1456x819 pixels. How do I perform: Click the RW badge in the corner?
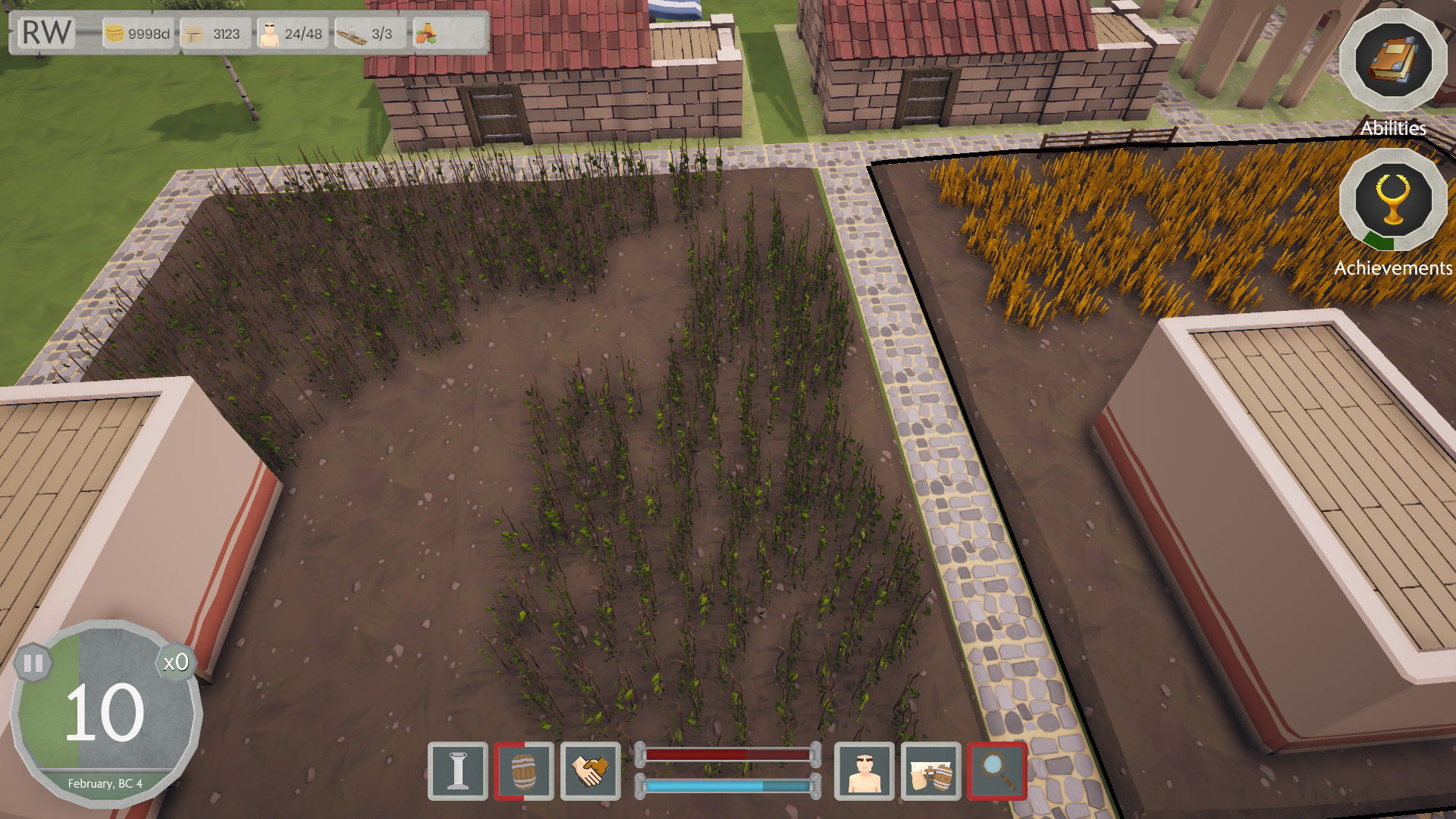click(x=45, y=33)
